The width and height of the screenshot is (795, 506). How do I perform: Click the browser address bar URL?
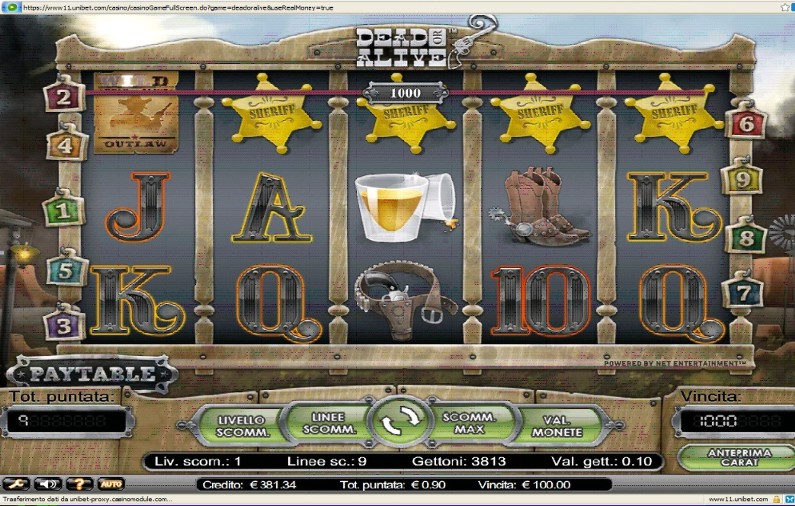(180, 7)
